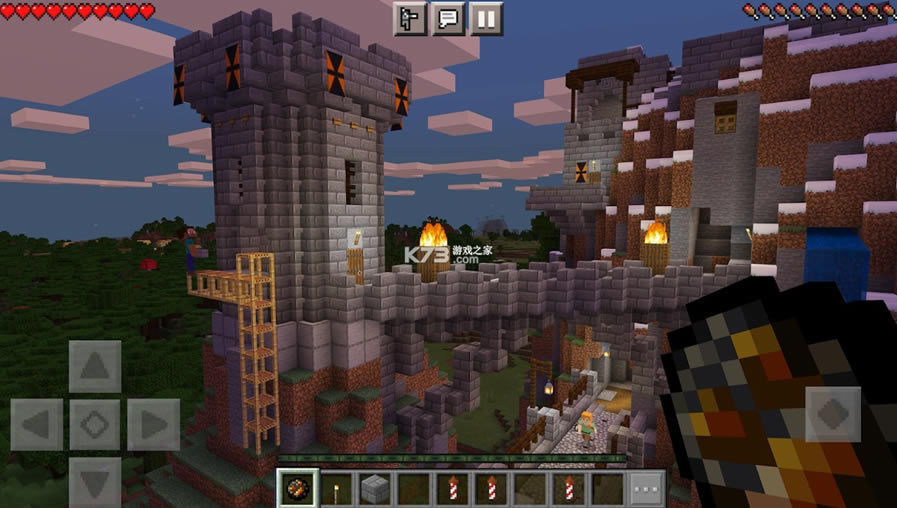Image resolution: width=897 pixels, height=508 pixels.
Task: Open inventory via the three-dots button
Action: [x=648, y=489]
